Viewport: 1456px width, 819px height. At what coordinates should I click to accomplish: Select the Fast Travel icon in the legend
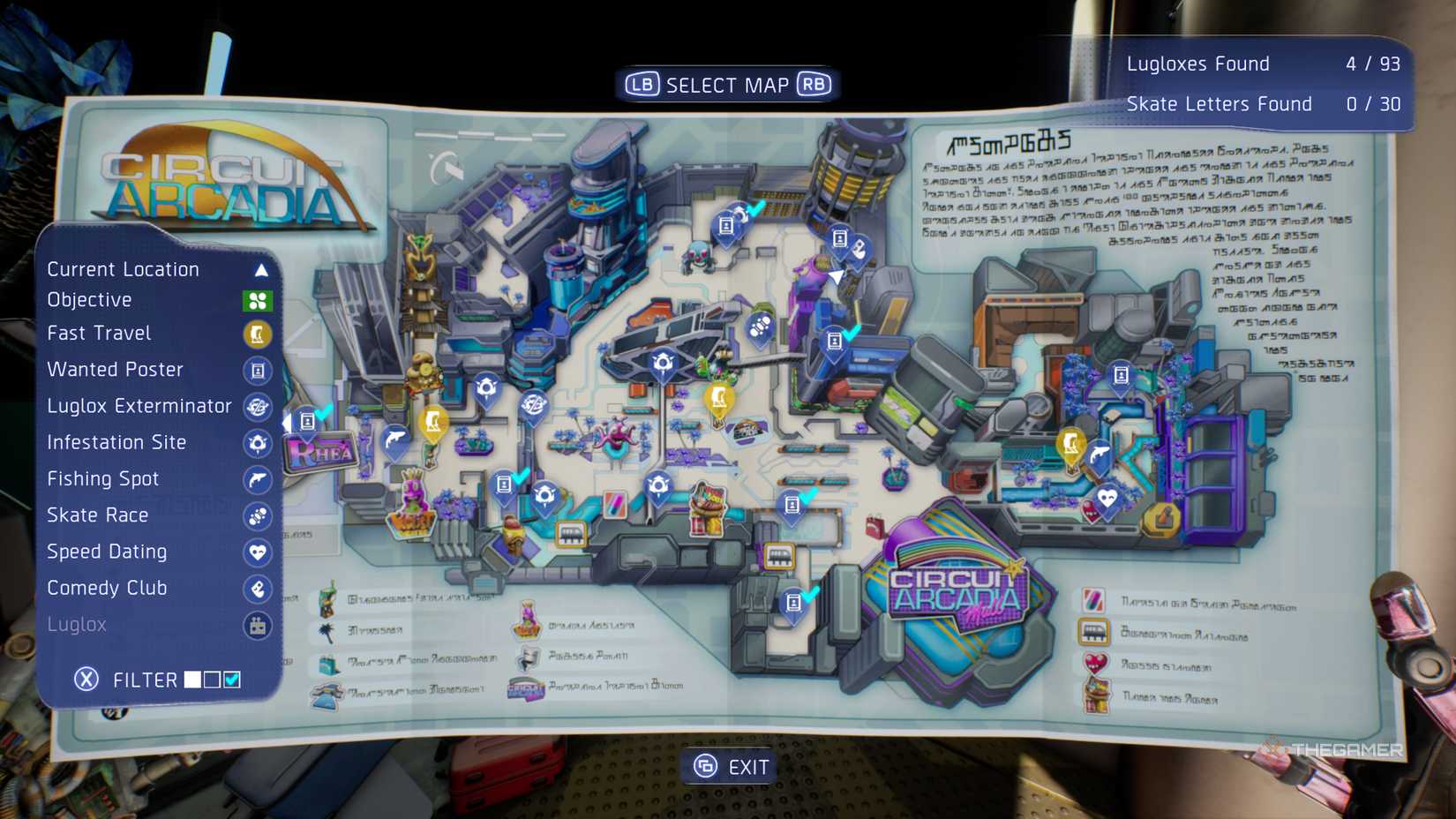(x=257, y=334)
